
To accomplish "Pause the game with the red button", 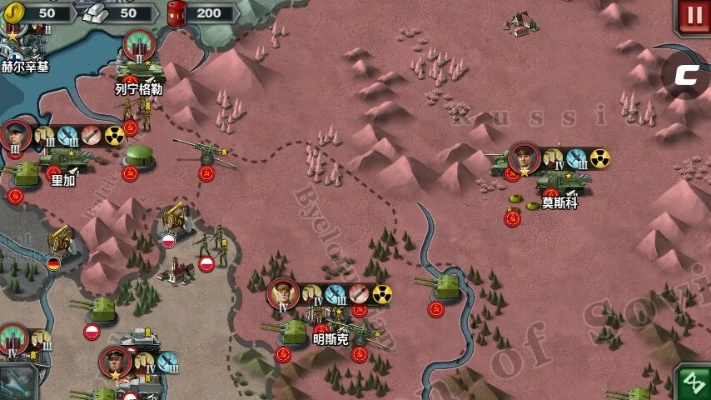I will 692,15.
